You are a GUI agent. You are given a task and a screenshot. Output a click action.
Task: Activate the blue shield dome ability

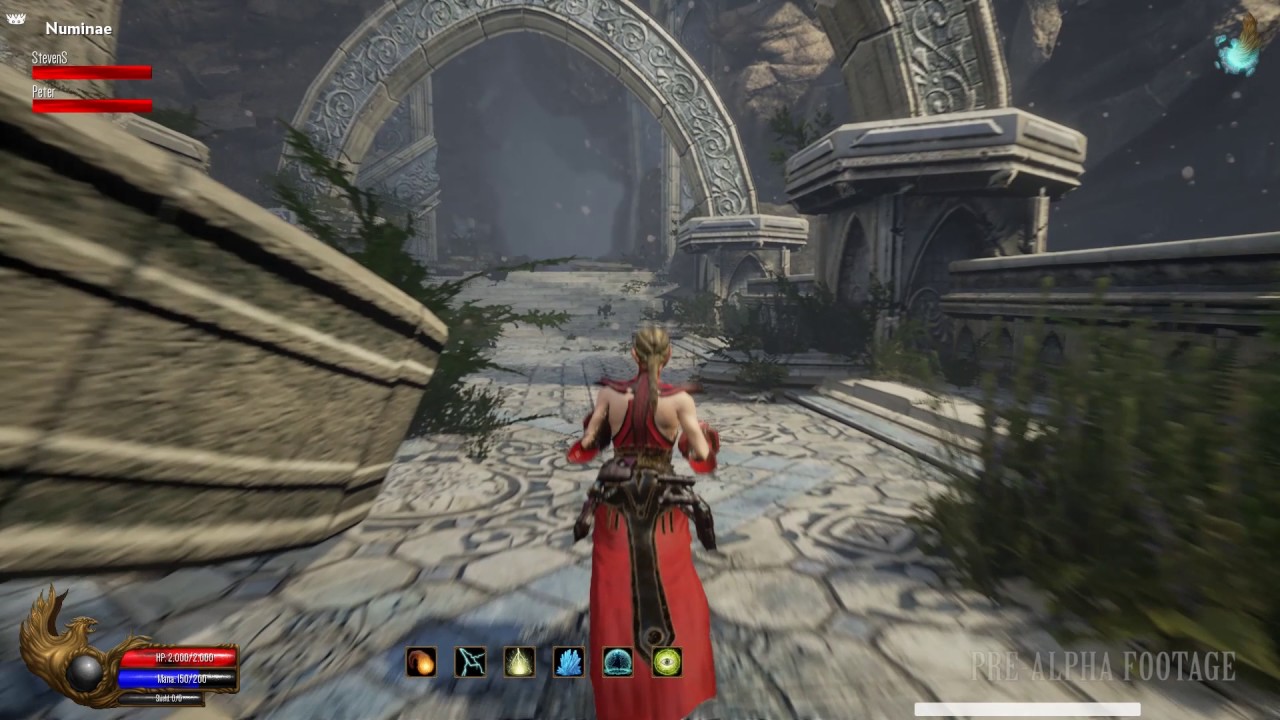coord(617,662)
